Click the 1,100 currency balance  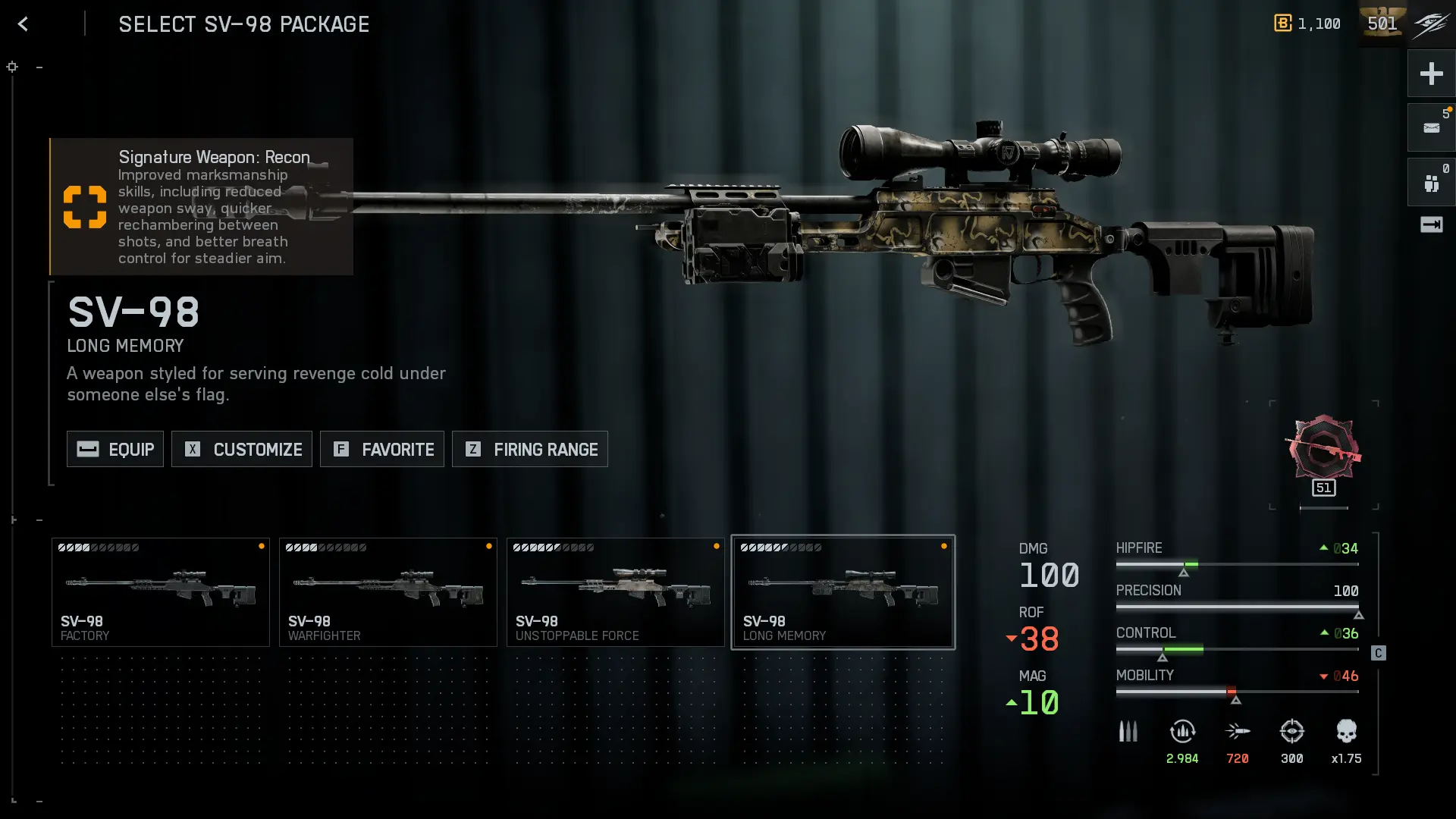pos(1307,24)
